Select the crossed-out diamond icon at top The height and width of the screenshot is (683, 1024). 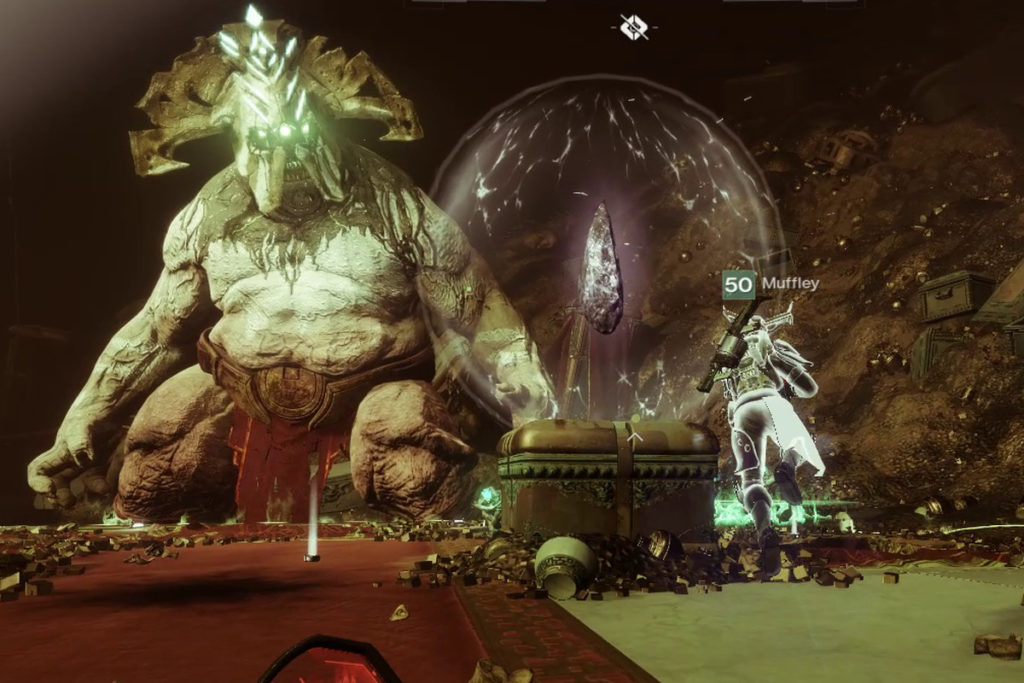(633, 27)
